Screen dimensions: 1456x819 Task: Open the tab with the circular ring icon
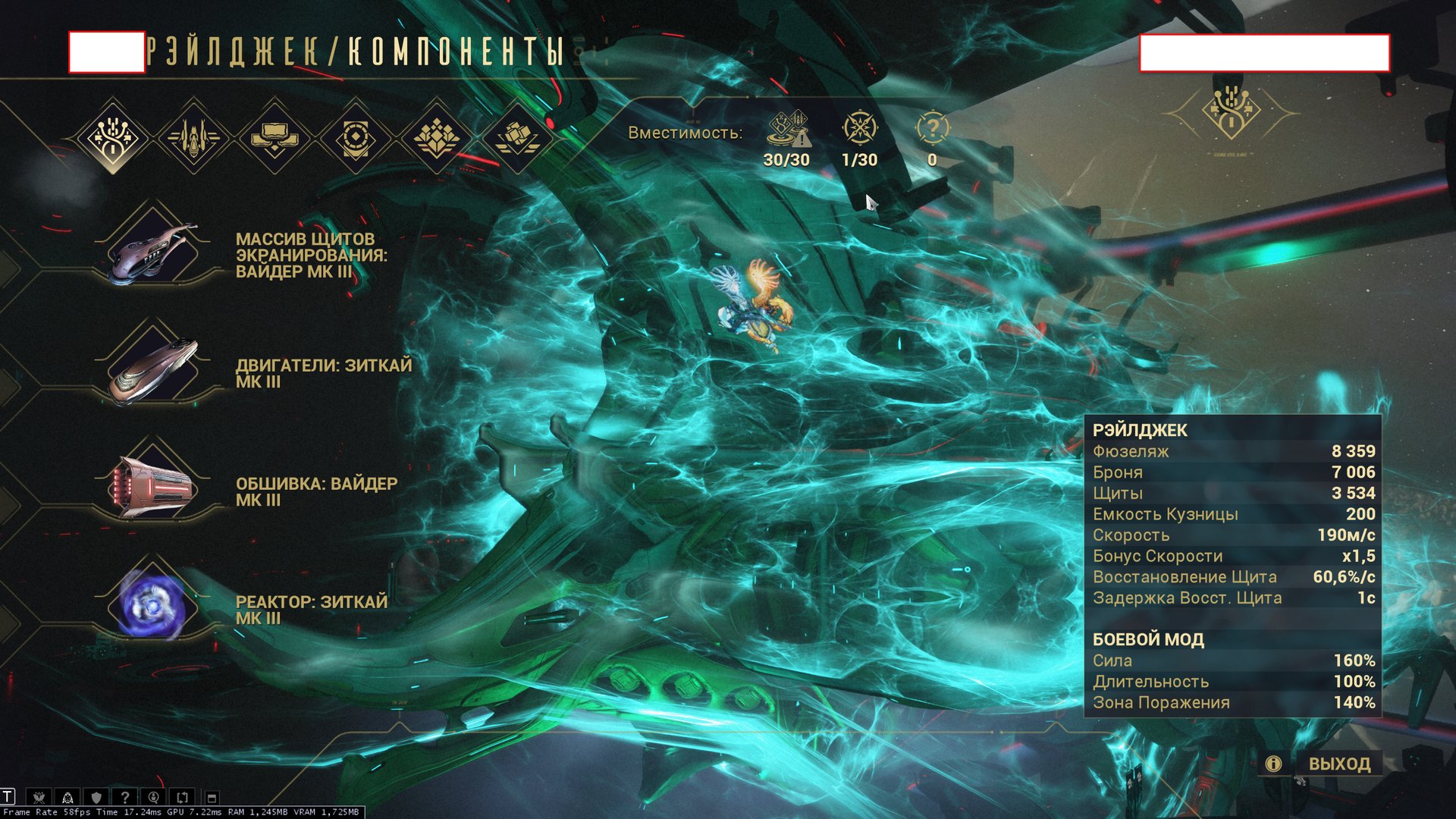(355, 138)
